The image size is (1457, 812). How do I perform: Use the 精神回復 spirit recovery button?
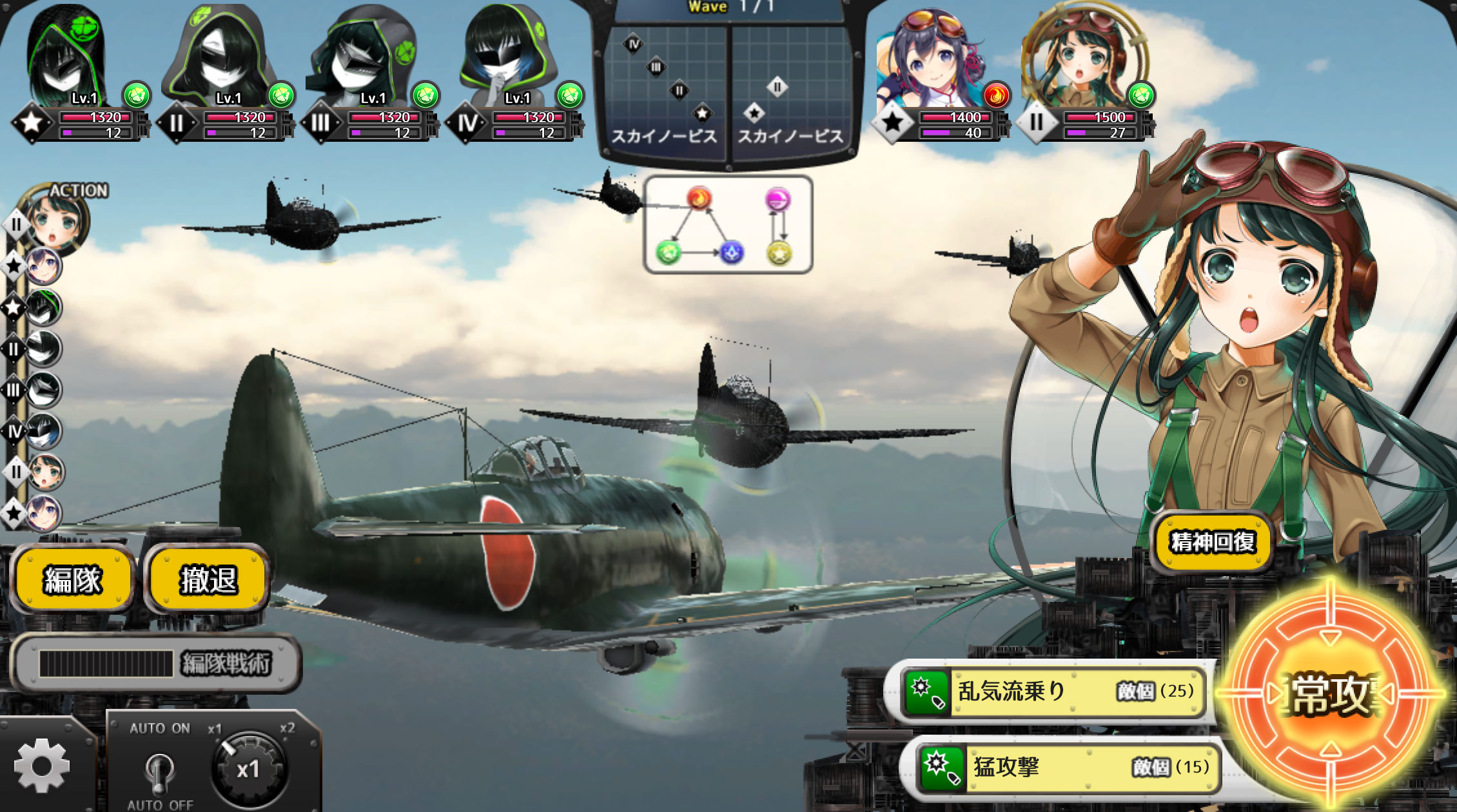[x=1212, y=542]
